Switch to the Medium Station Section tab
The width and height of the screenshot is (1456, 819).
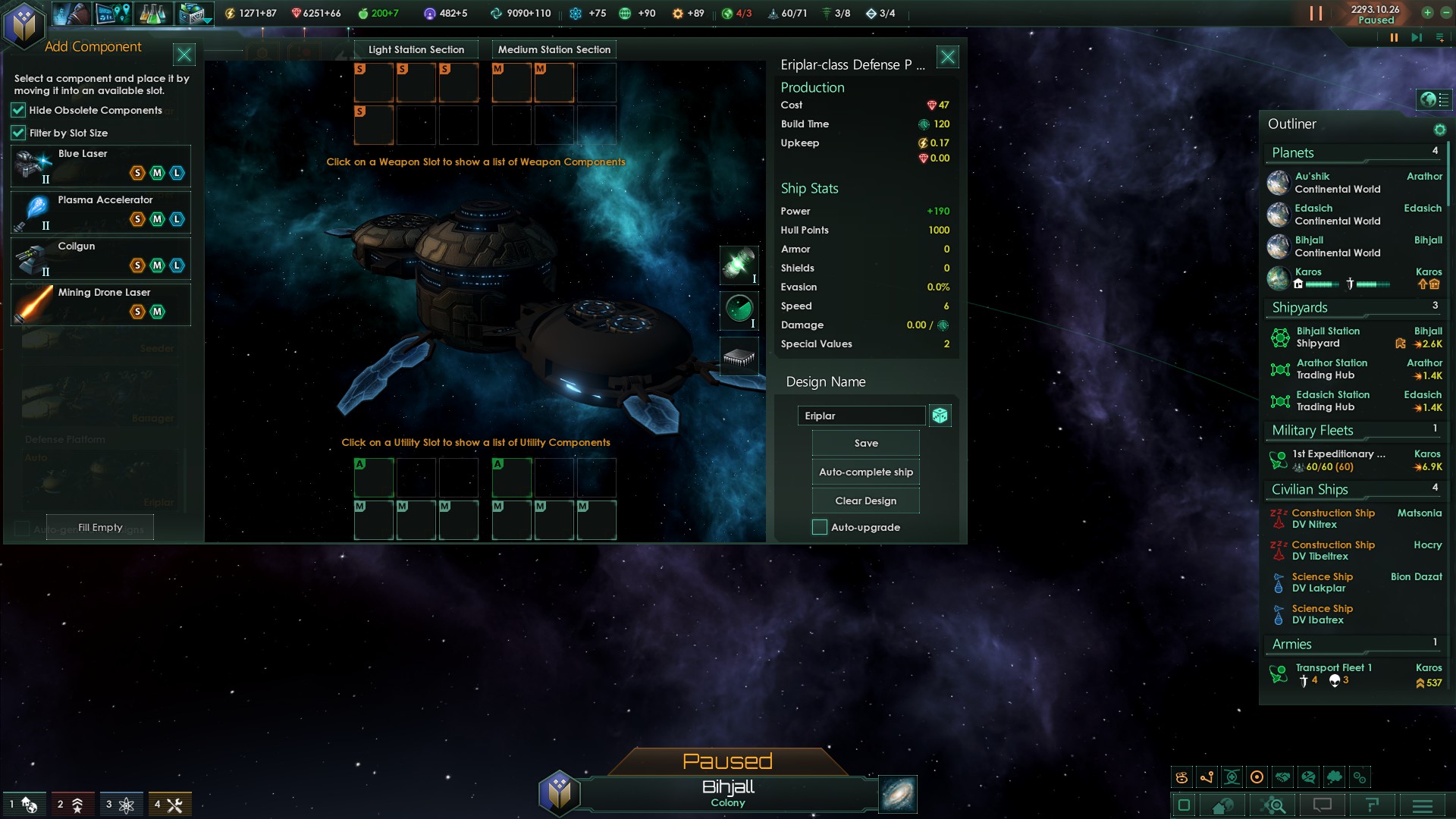click(x=554, y=49)
